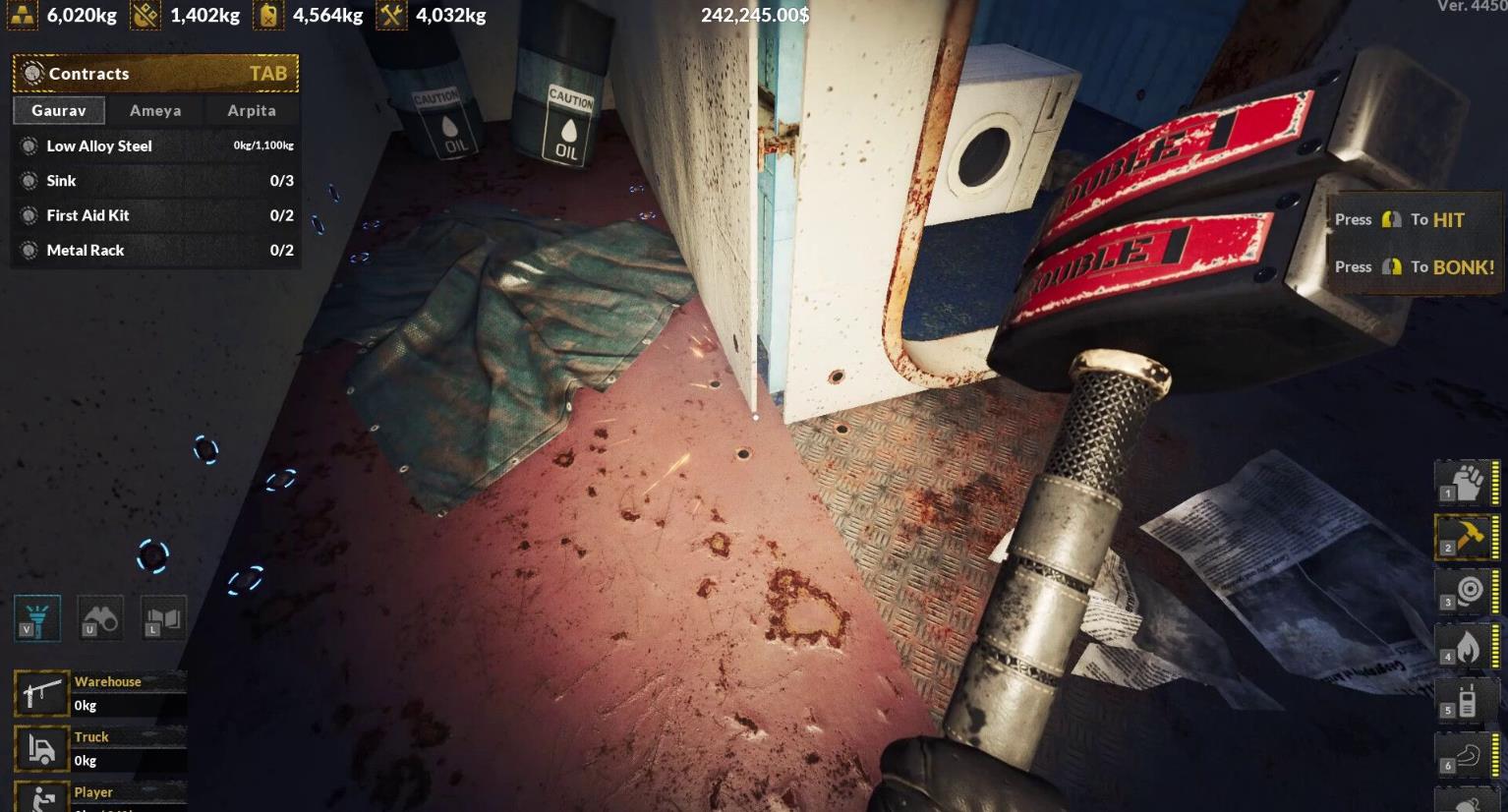Open the logbook journal (L)
The height and width of the screenshot is (812, 1508).
[162, 618]
